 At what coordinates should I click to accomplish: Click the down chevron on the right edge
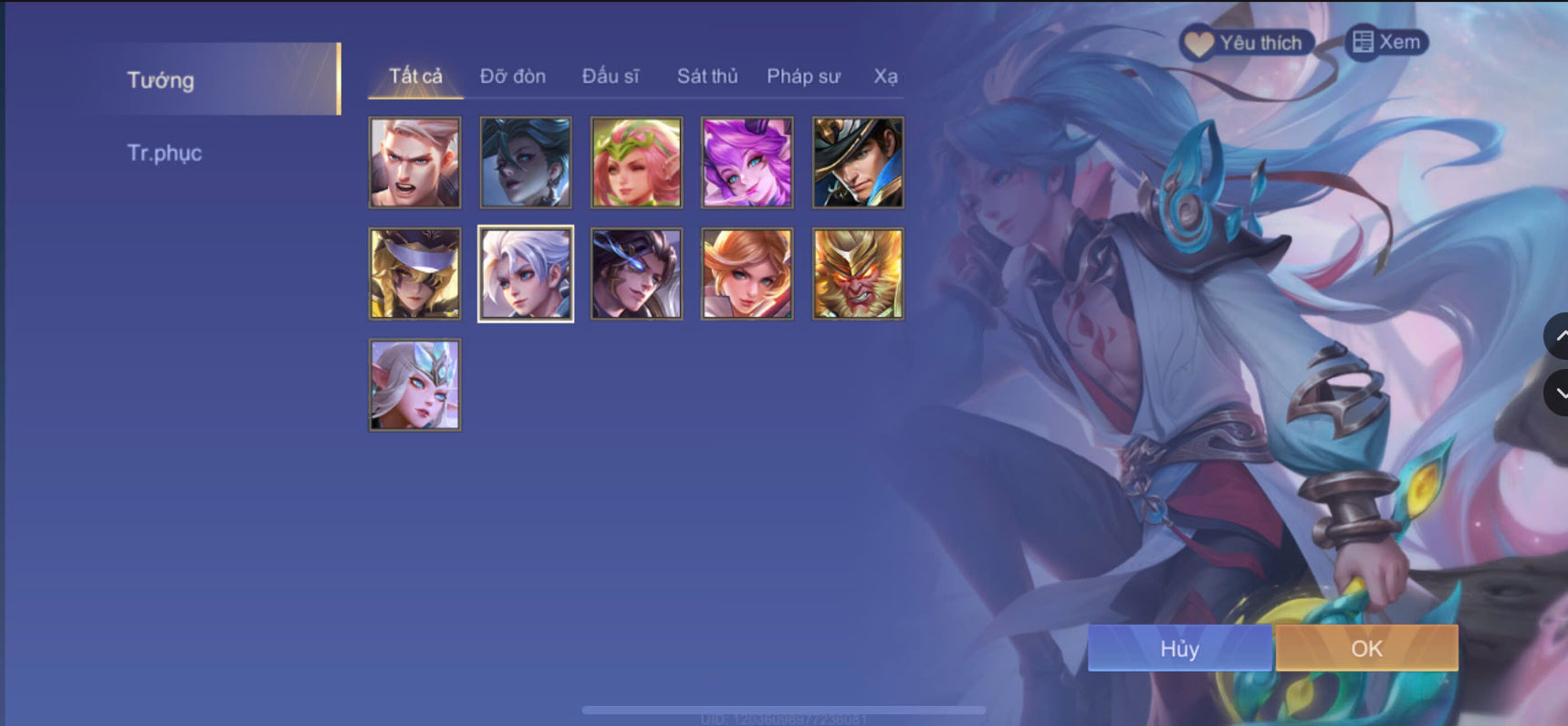[x=1560, y=393]
